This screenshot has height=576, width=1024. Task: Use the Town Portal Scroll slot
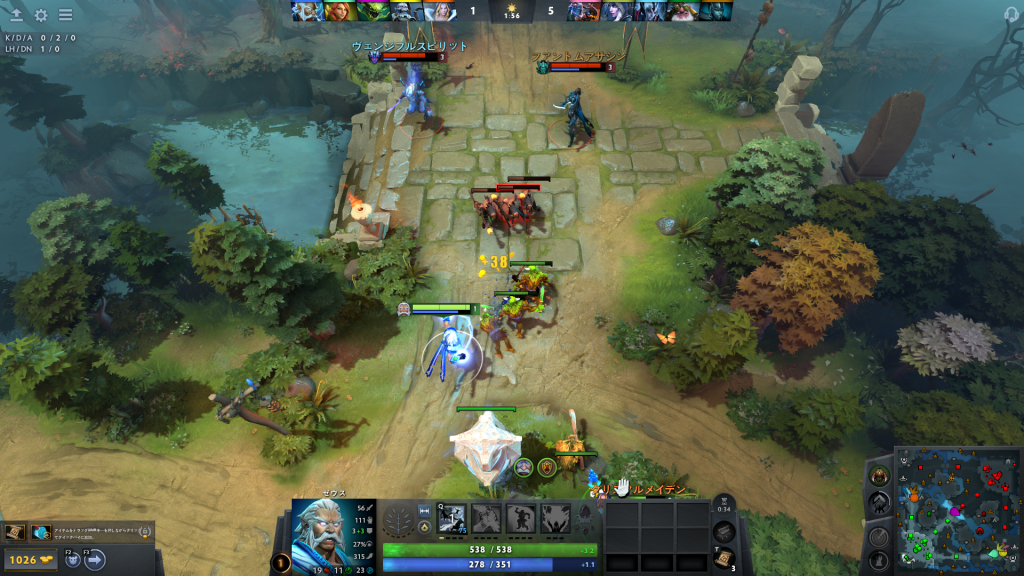pos(725,558)
